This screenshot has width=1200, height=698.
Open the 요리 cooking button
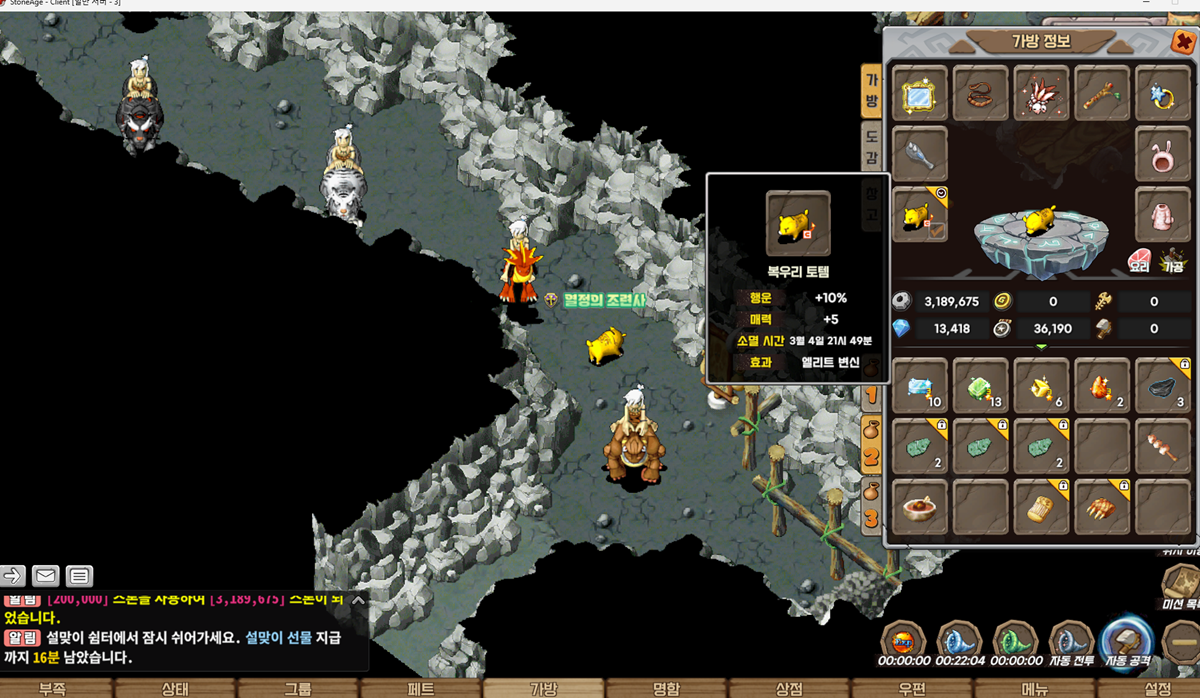[x=1140, y=261]
